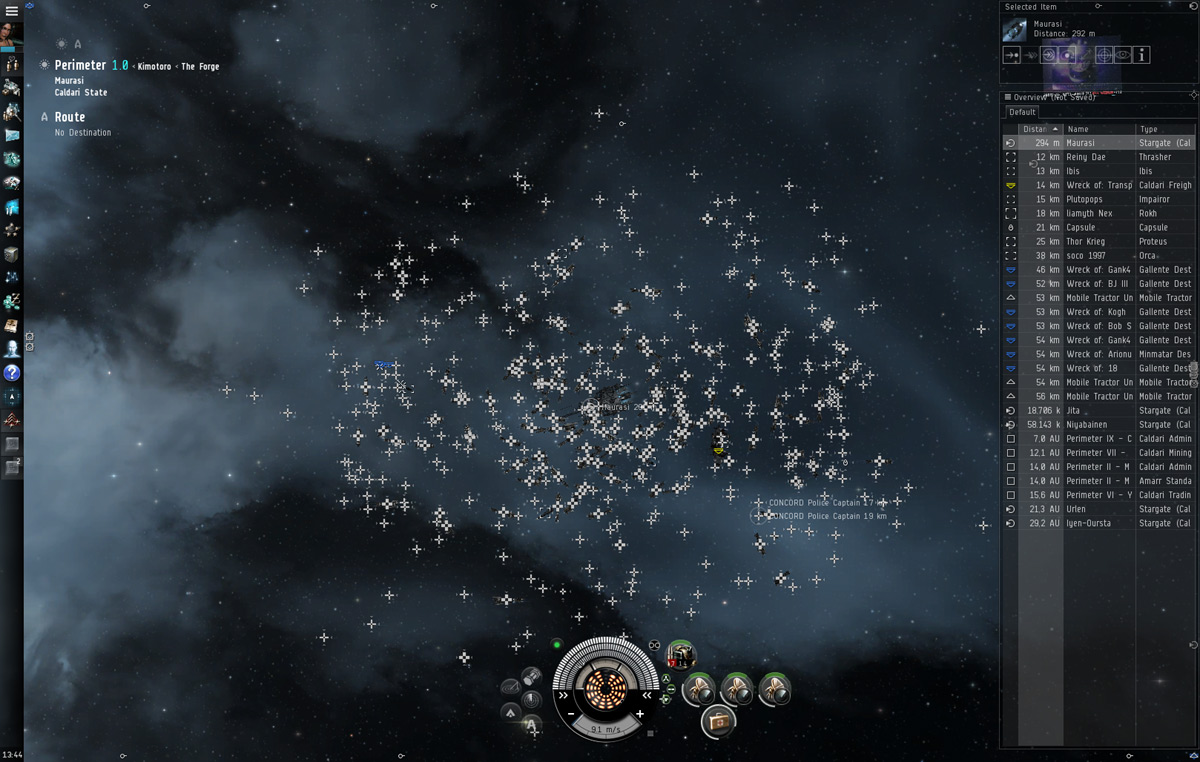
Task: Sort overview by the Type column
Action: tap(1163, 129)
